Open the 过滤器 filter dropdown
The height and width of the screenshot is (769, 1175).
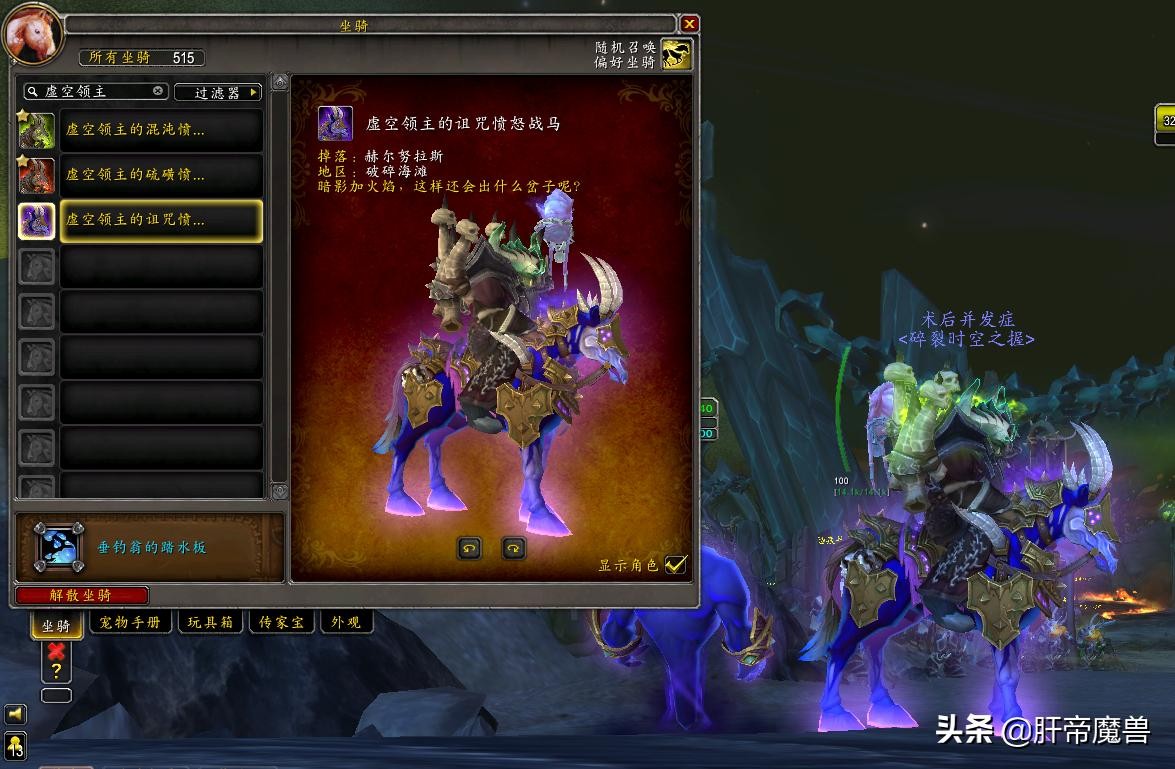point(218,92)
